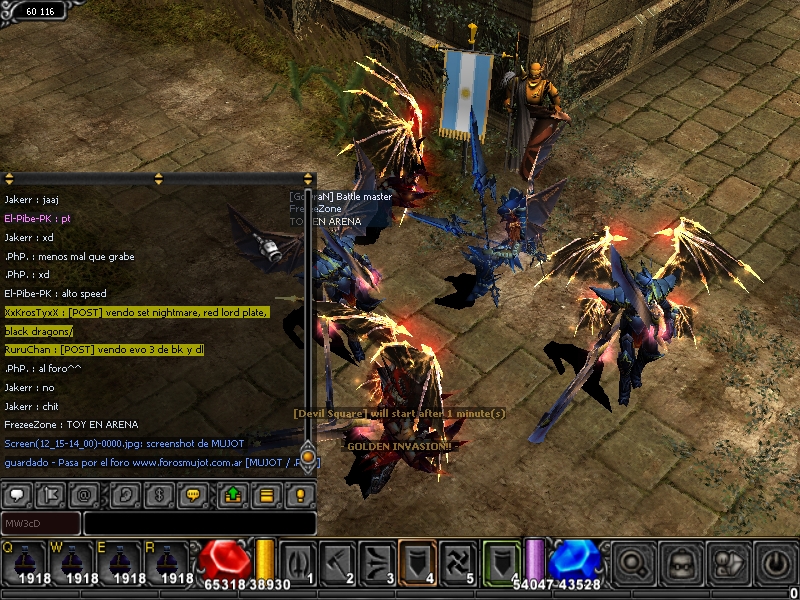
Task: Click the power system menu button
Action: (x=776, y=563)
